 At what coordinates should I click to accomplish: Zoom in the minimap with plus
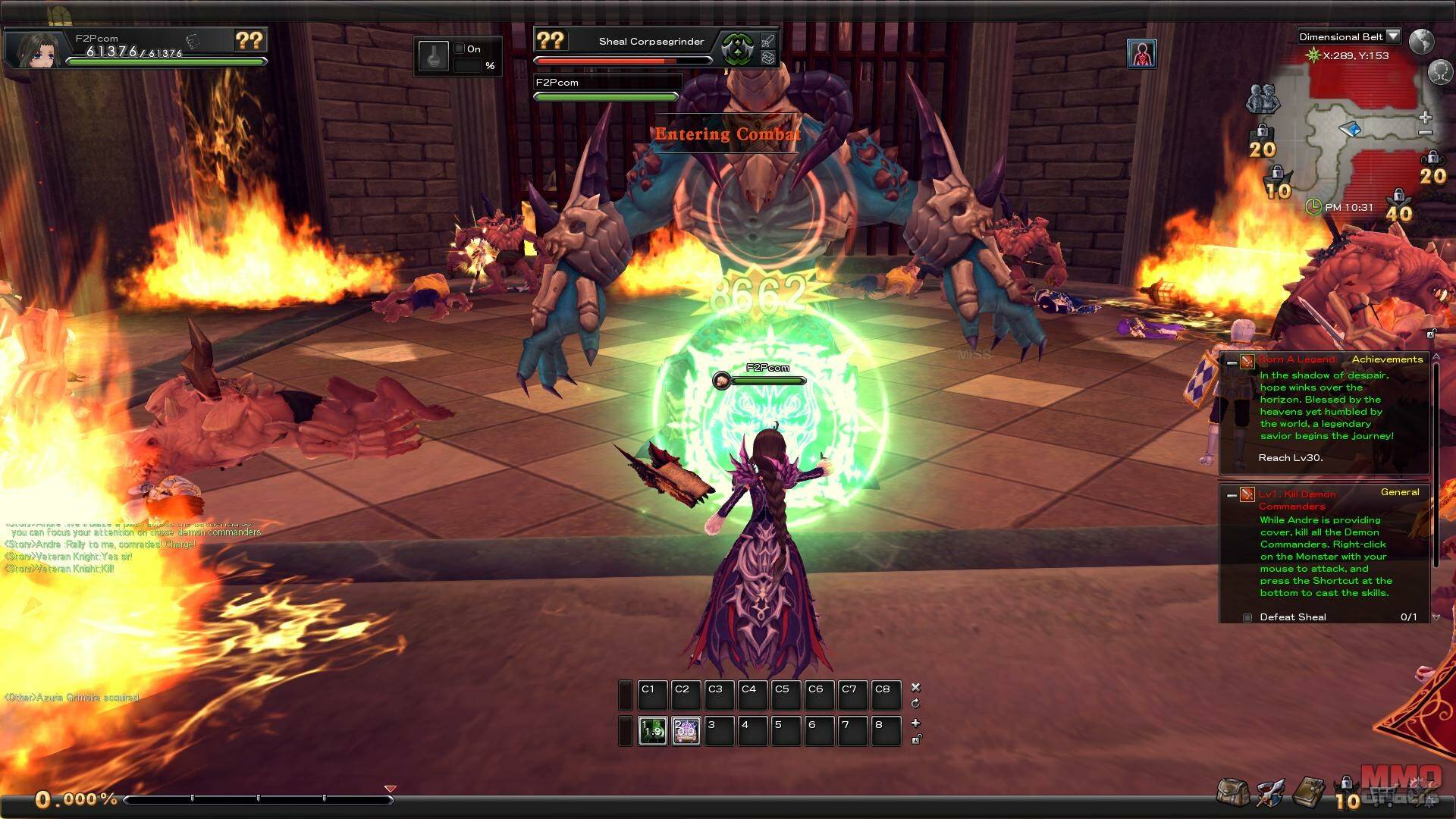(1425, 118)
